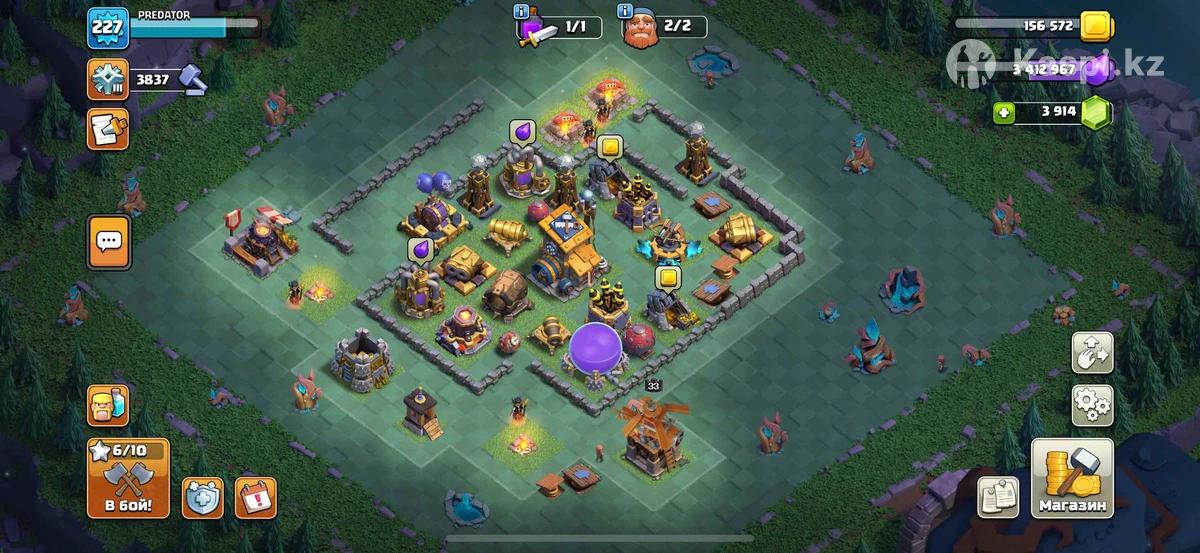Open the chat speech bubble panel
Screen dimensions: 1200x553
pyautogui.click(x=108, y=243)
